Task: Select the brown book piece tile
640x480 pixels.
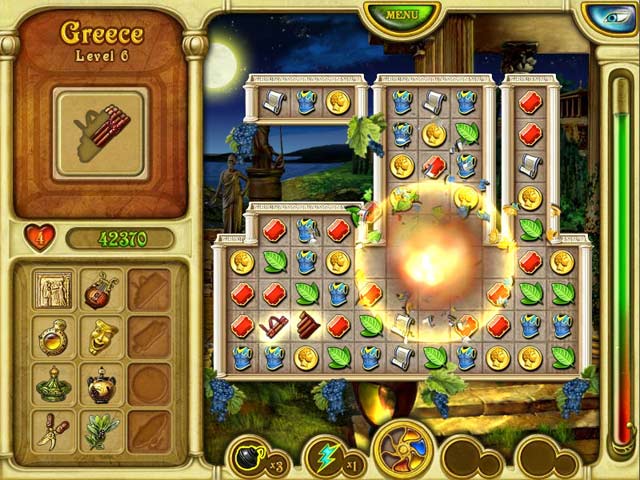Action: 307,325
